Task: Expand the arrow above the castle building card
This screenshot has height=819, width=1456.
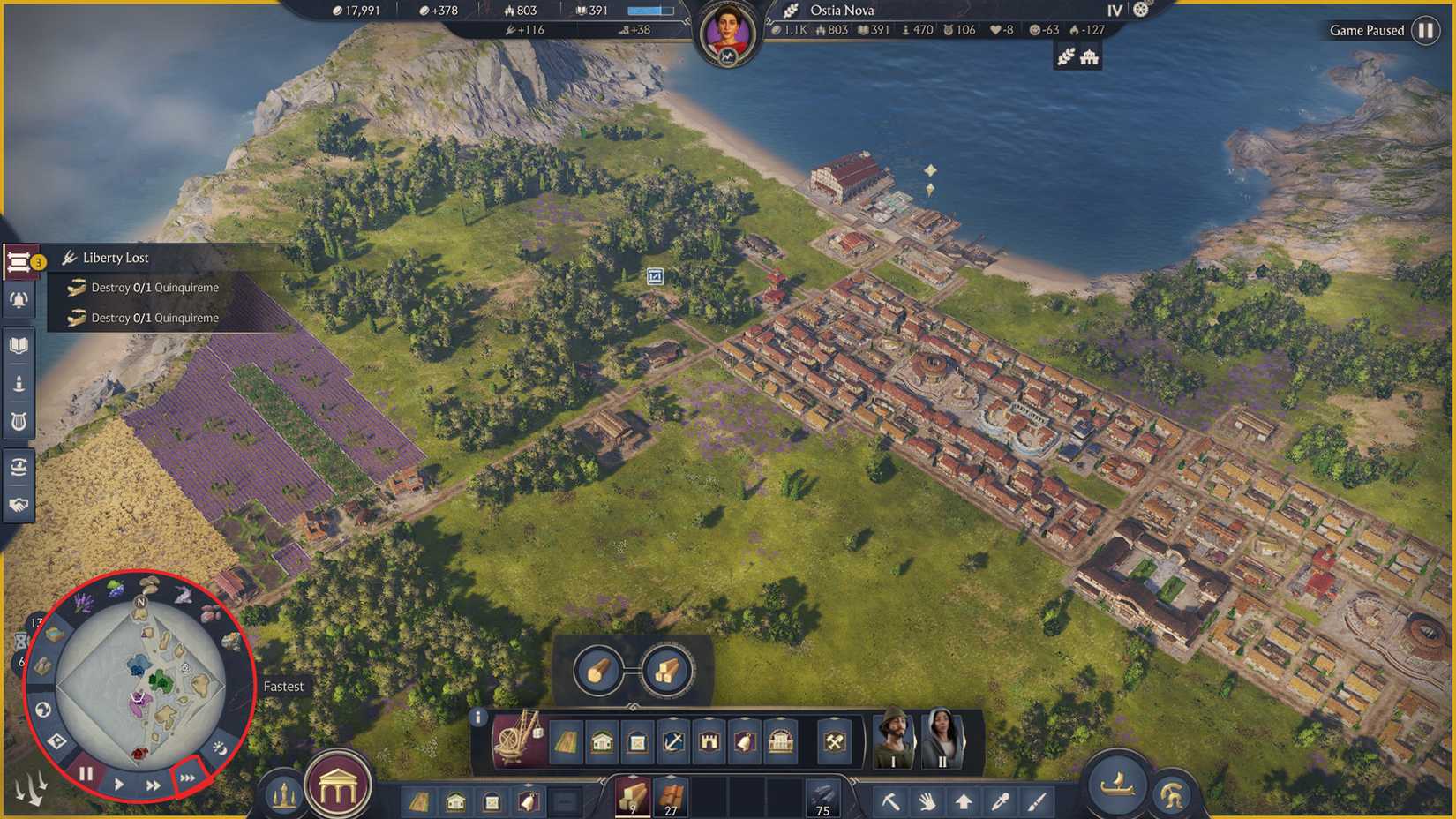Action: [709, 719]
